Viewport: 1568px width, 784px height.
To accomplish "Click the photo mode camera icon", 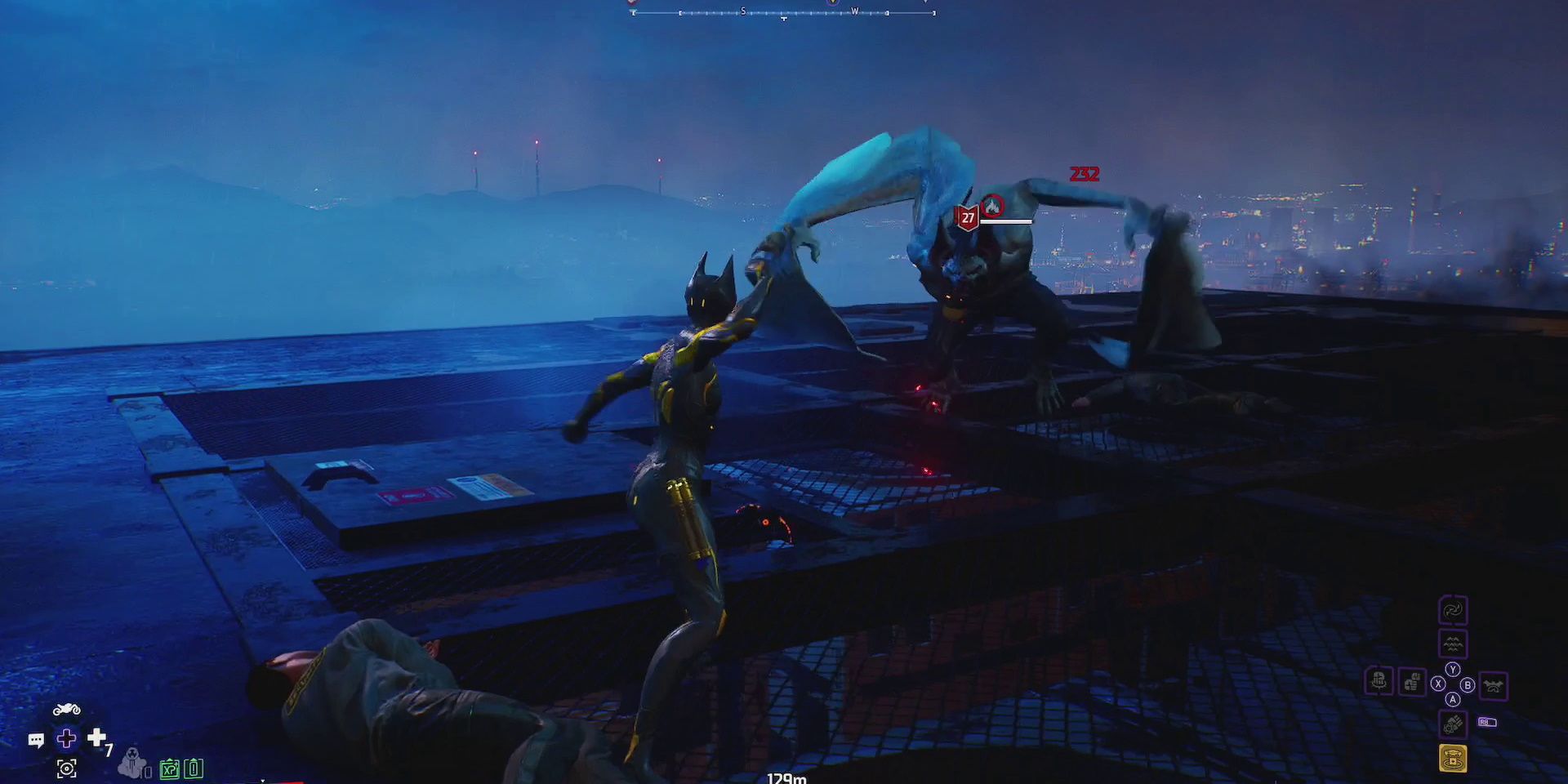I will tap(66, 770).
